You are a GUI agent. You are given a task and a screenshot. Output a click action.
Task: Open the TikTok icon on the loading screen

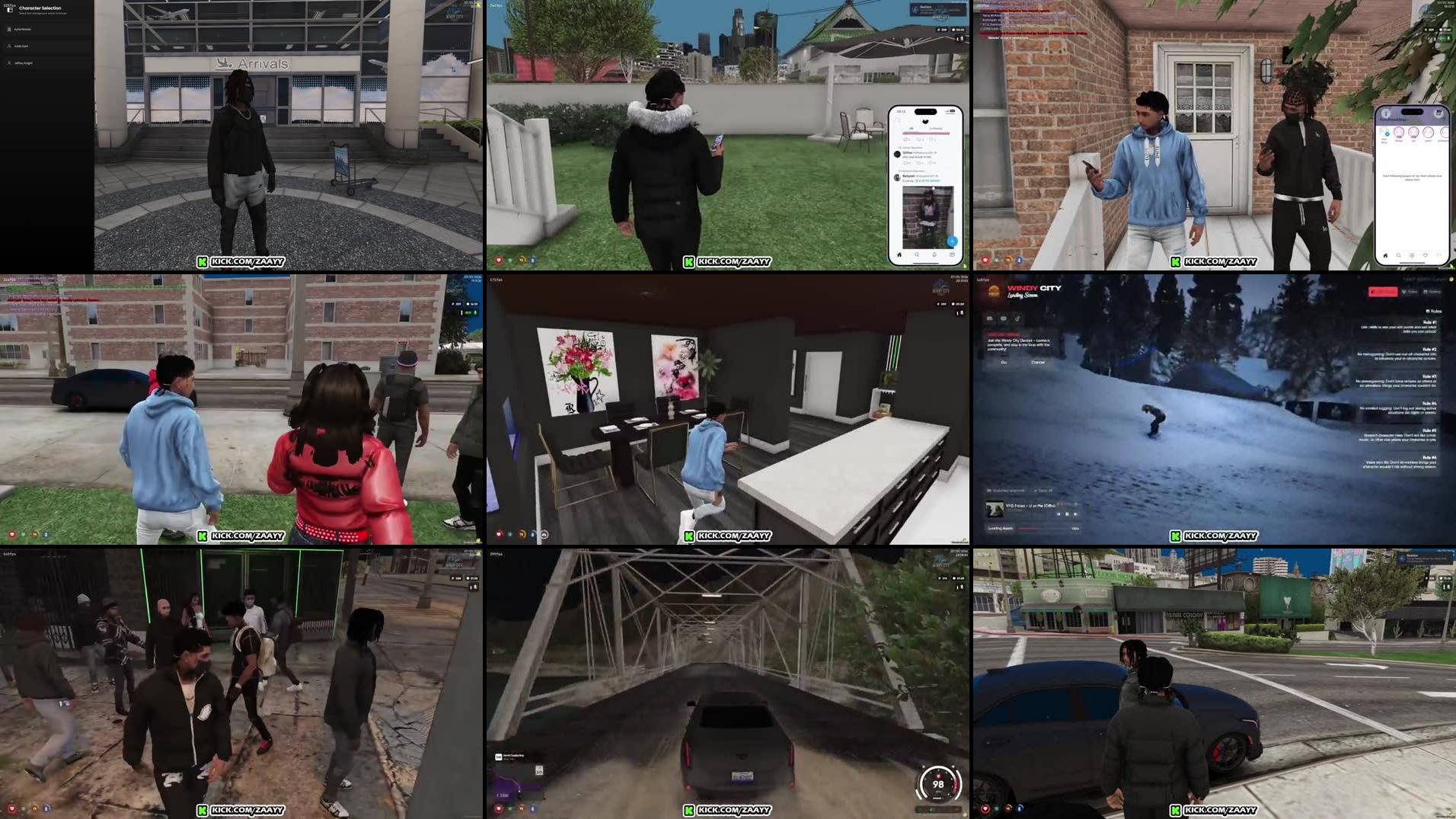click(1017, 318)
